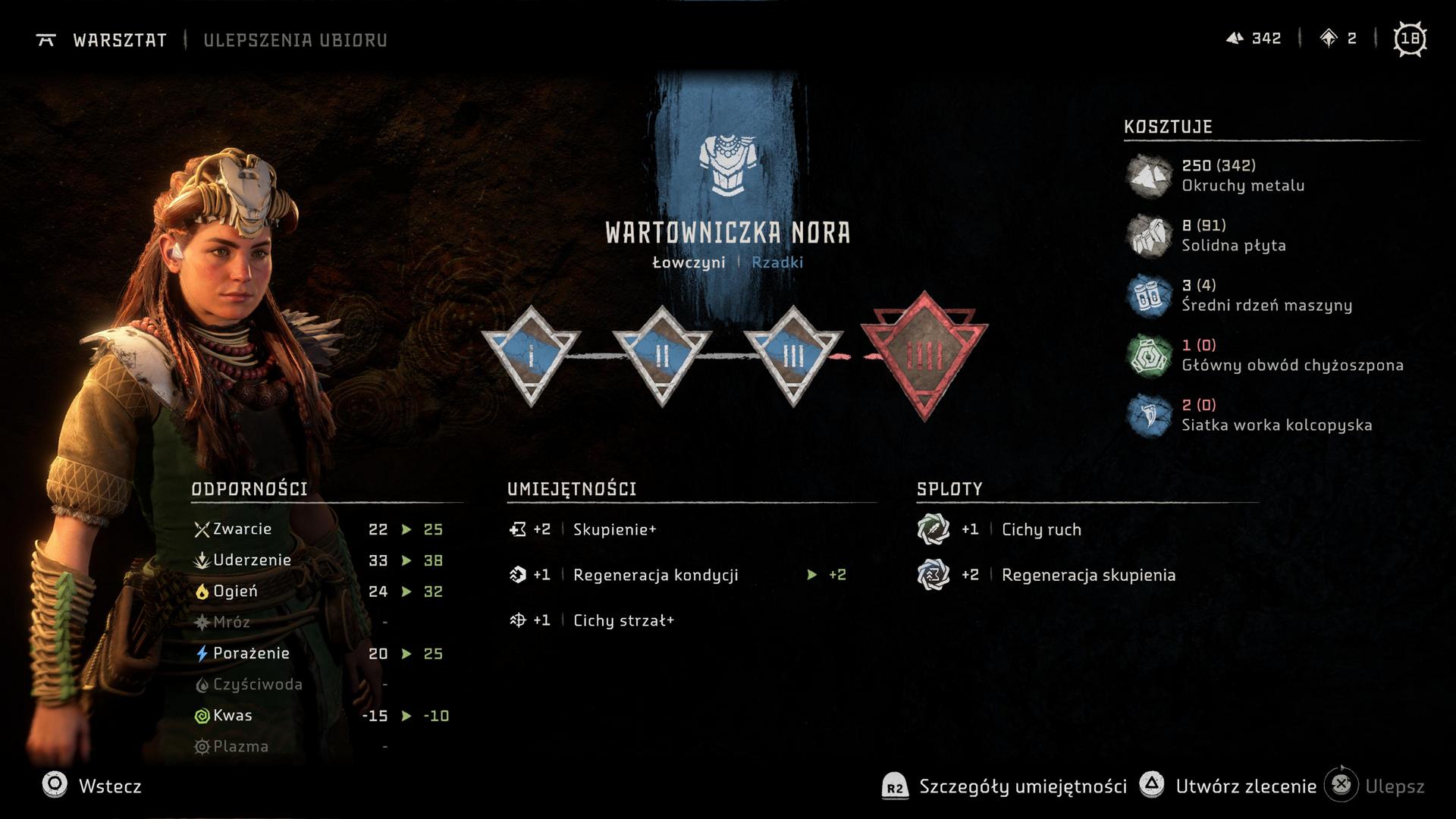1456x819 pixels.
Task: Select the Skupienie+ skill entry
Action: pos(614,529)
